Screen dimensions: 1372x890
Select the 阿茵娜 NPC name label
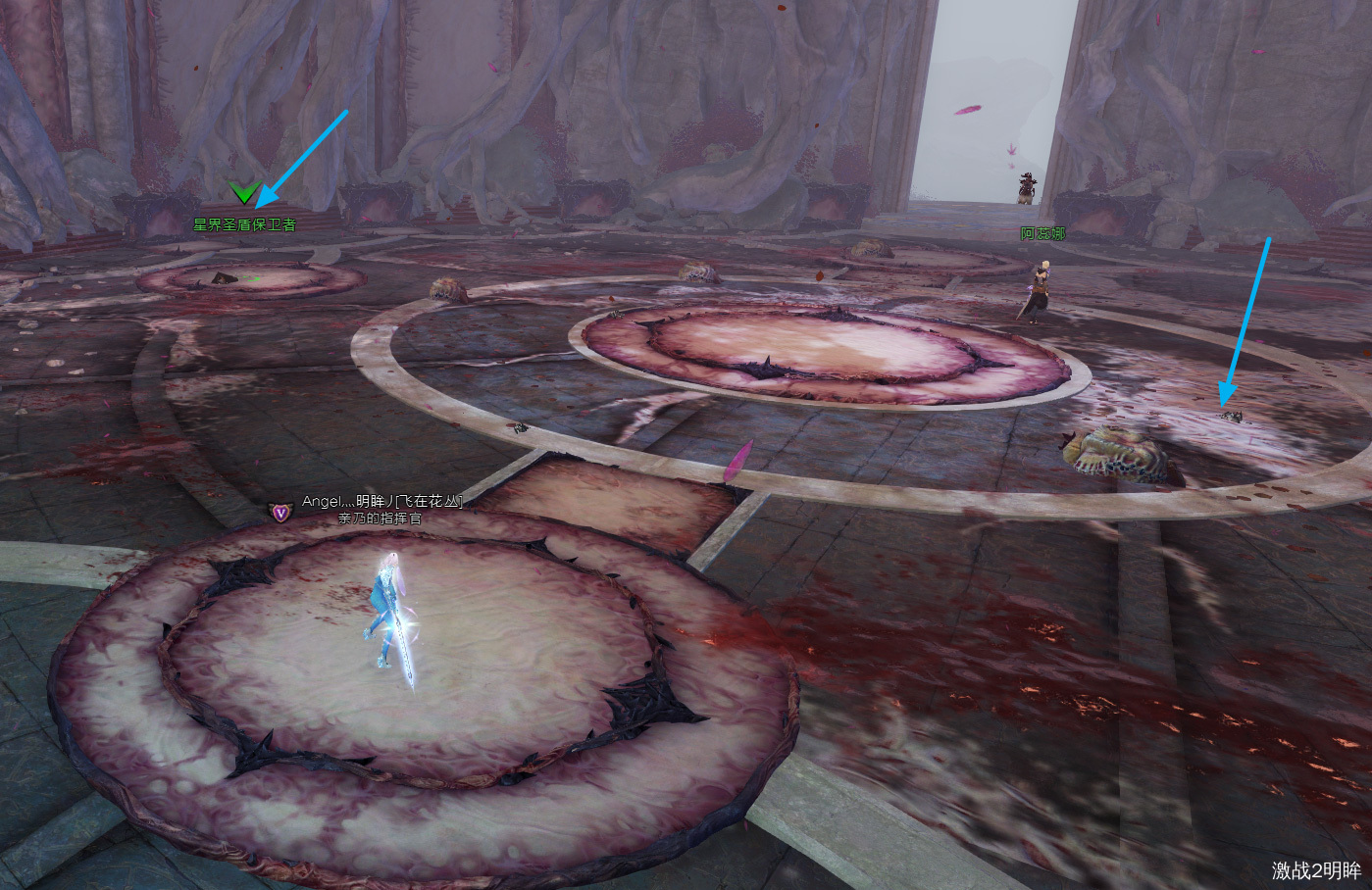(x=1042, y=233)
